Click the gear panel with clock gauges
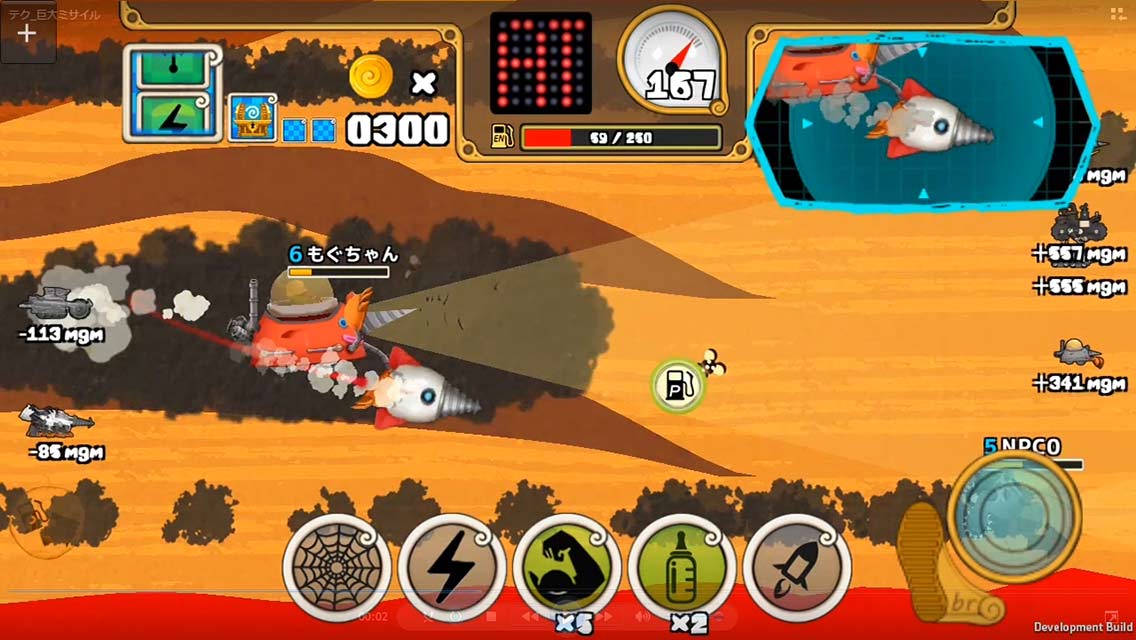The image size is (1136, 640). (x=172, y=93)
